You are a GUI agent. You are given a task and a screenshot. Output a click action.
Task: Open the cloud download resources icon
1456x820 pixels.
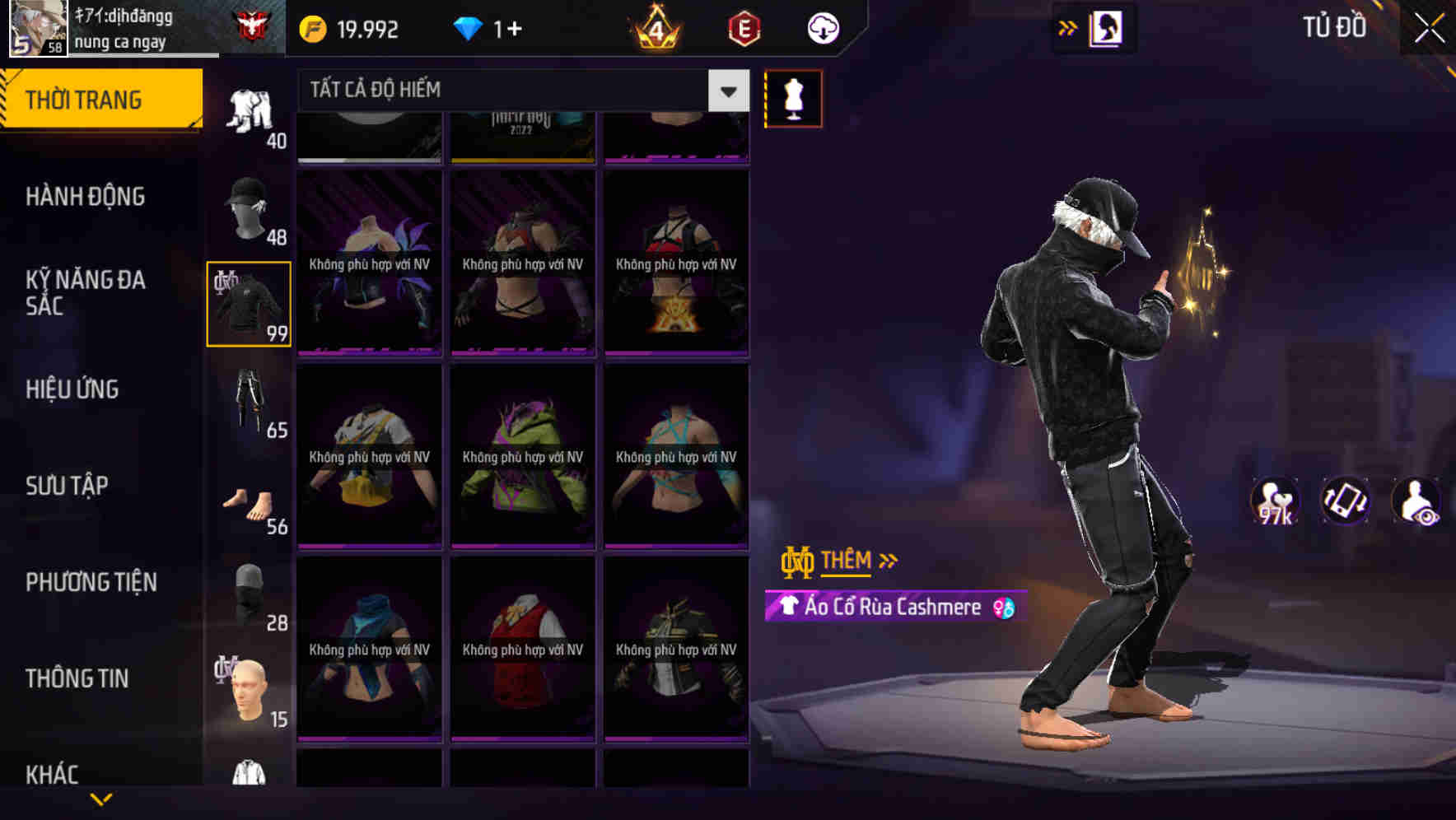[x=821, y=27]
